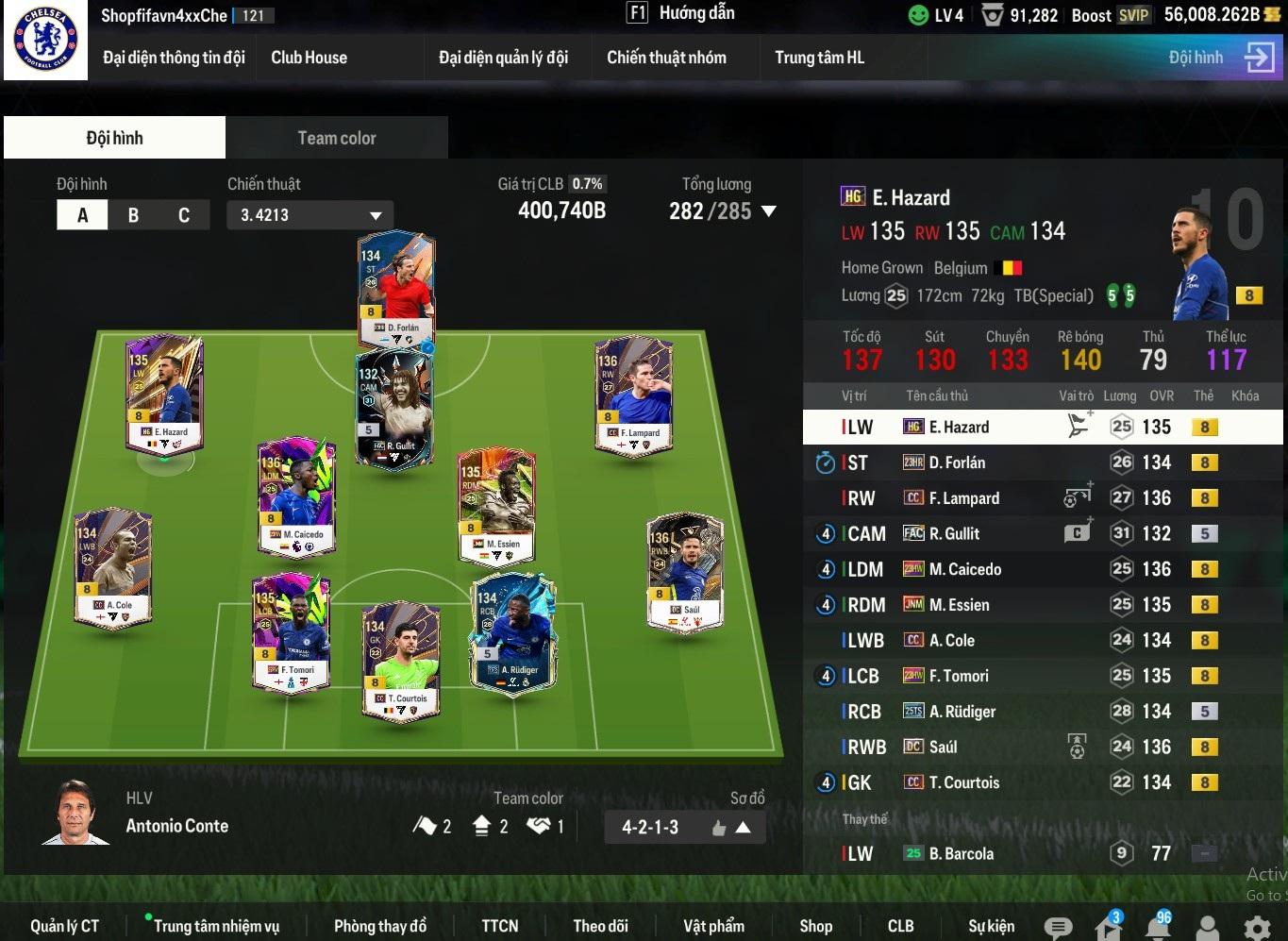Select D. Forlán row in player list
The image size is (1288, 941).
pyautogui.click(x=1038, y=462)
